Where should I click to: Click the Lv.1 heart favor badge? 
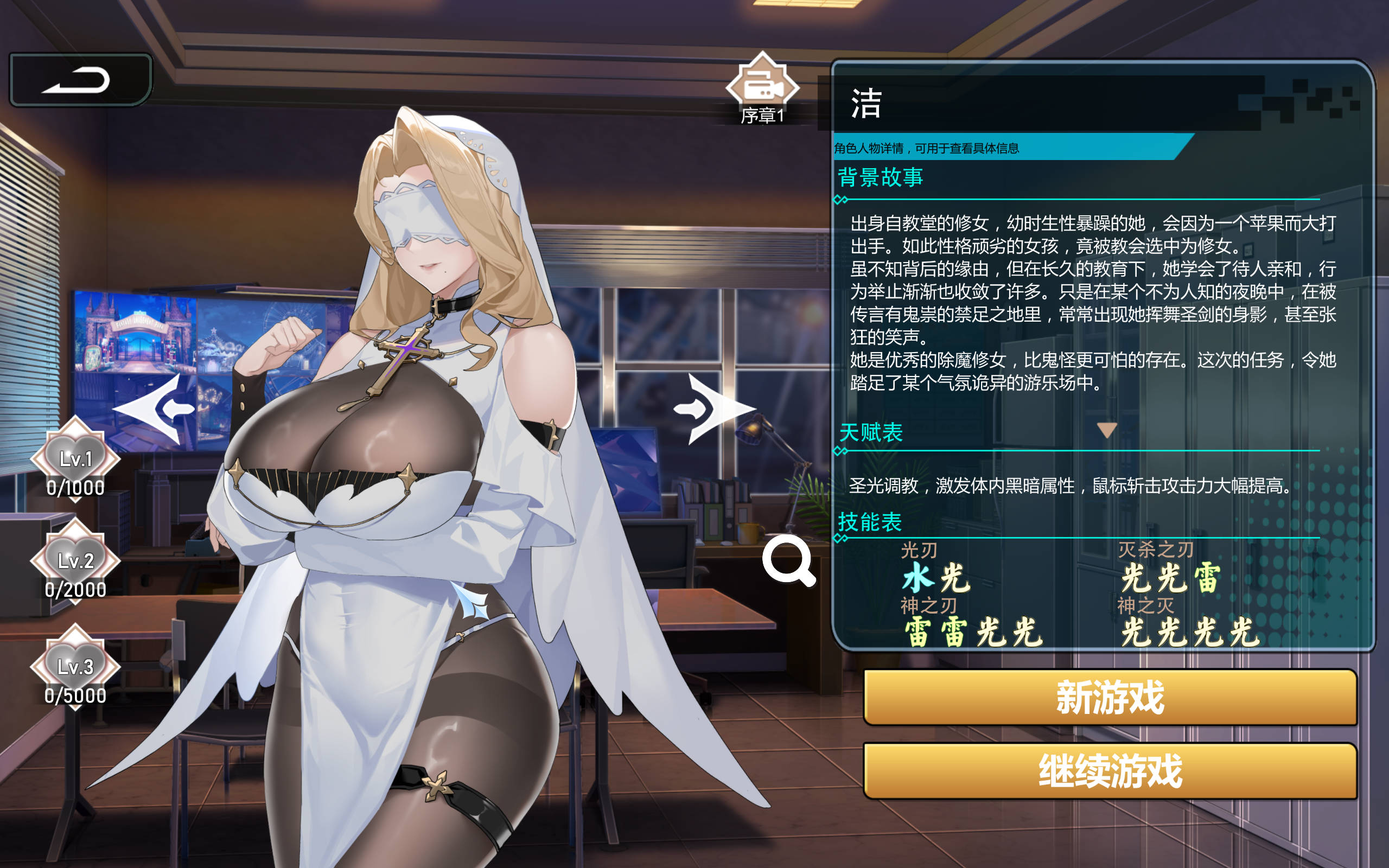click(75, 456)
